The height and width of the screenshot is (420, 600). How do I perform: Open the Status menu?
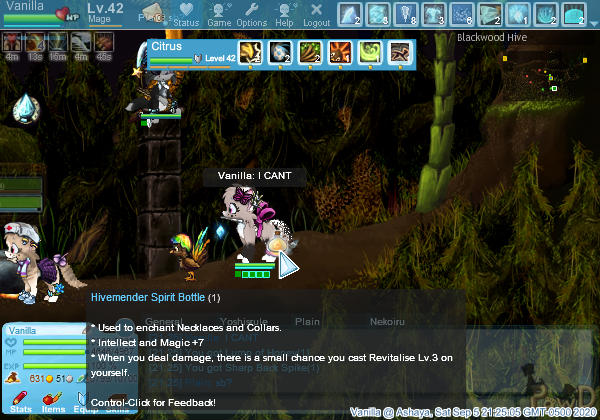(x=186, y=14)
